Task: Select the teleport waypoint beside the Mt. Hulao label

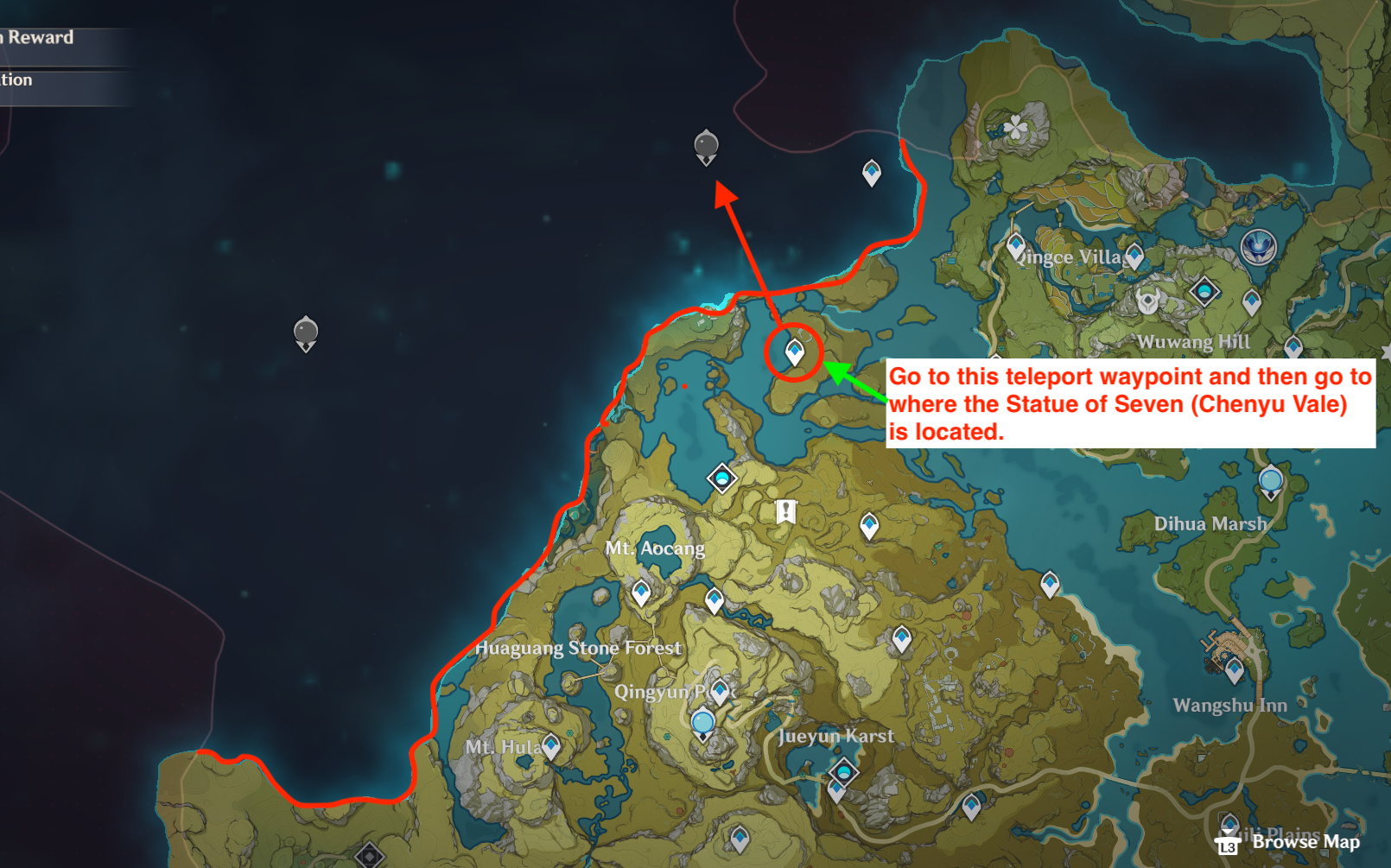Action: coord(550,746)
